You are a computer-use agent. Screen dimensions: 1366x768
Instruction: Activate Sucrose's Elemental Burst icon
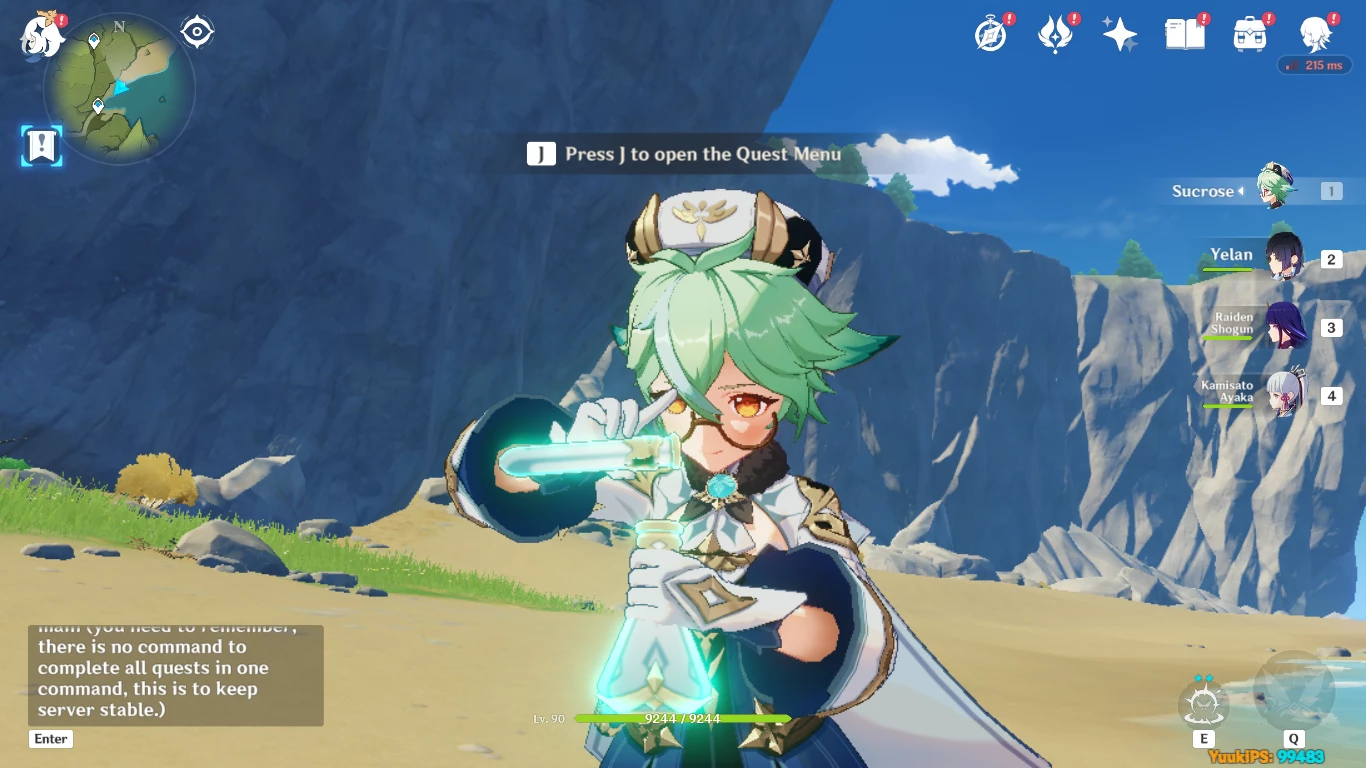(x=1294, y=692)
